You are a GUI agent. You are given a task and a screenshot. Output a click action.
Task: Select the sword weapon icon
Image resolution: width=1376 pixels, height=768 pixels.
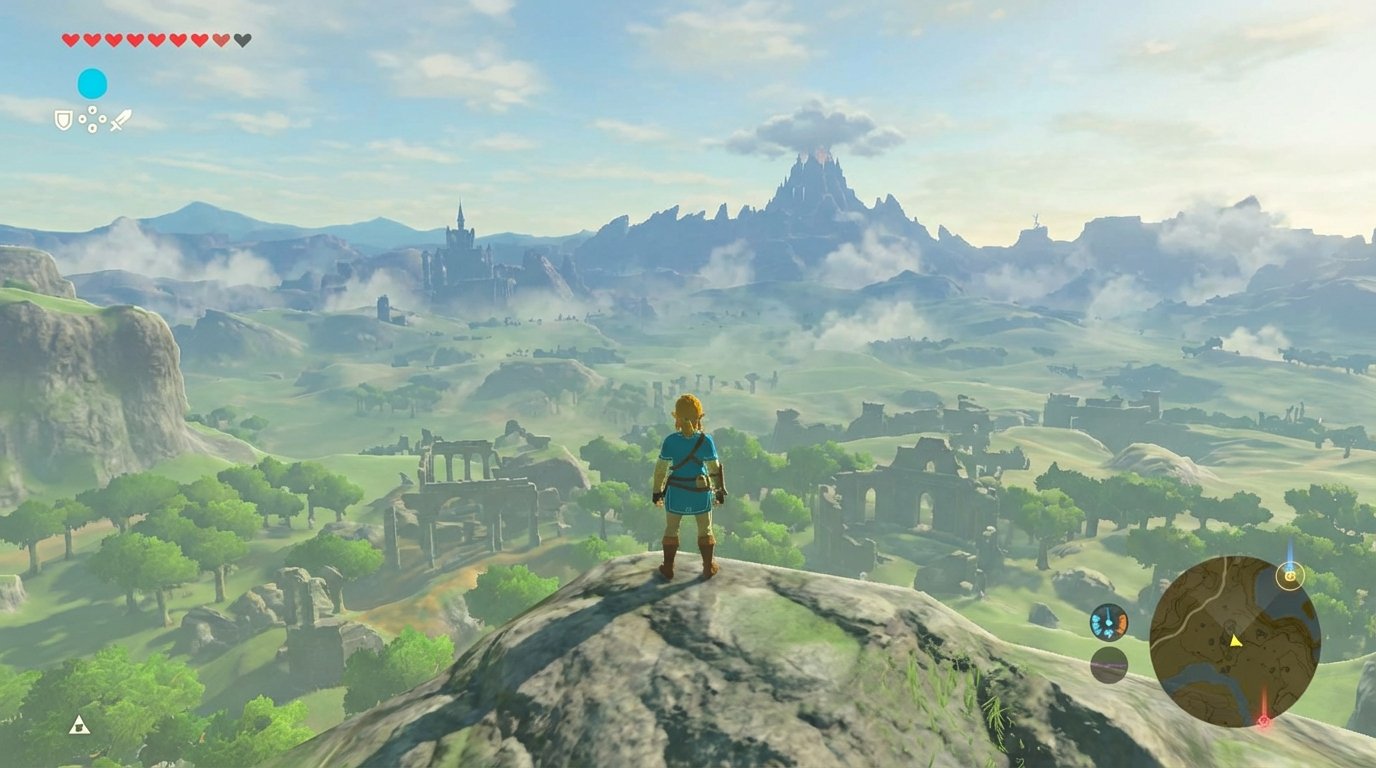pos(121,120)
